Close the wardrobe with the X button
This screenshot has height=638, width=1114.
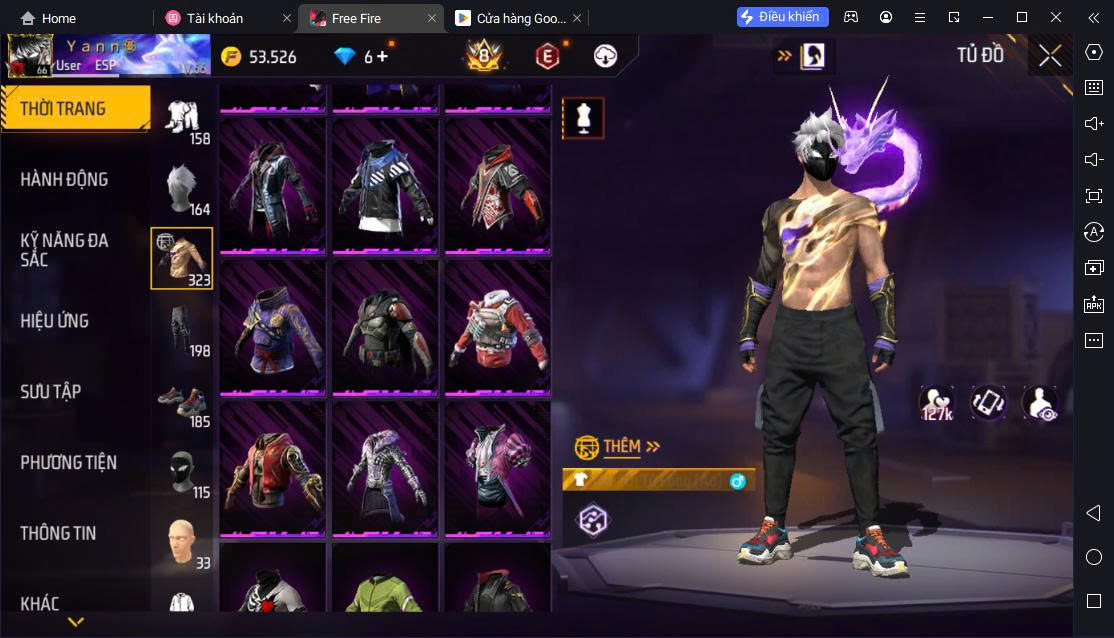[1049, 56]
